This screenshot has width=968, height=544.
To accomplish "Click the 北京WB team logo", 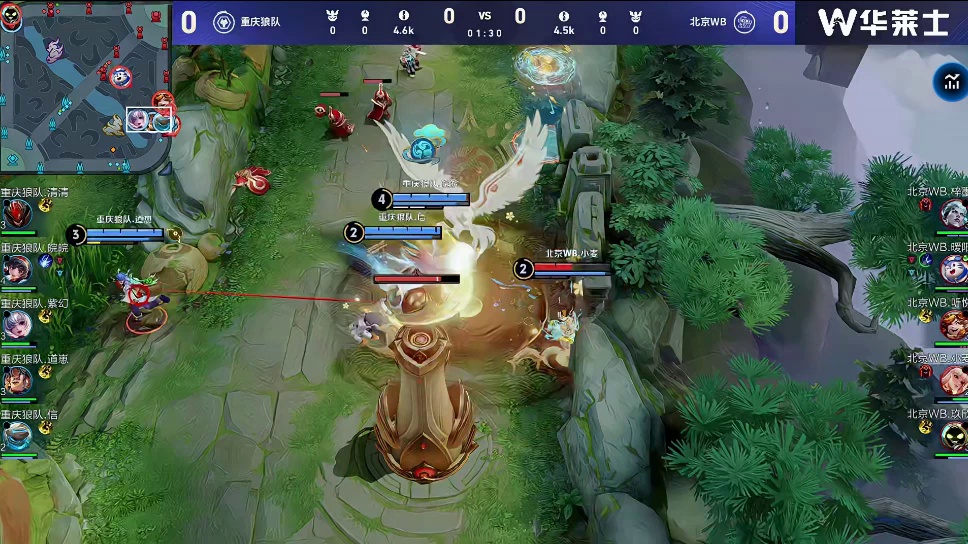I will pos(744,22).
